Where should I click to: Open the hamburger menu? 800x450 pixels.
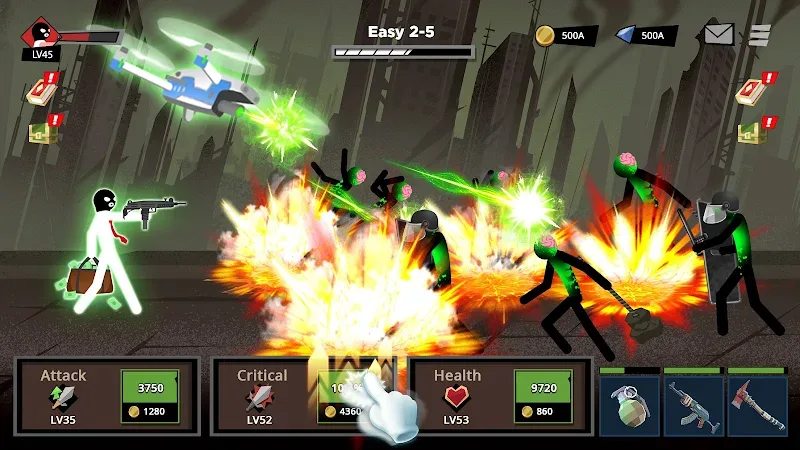click(x=762, y=35)
